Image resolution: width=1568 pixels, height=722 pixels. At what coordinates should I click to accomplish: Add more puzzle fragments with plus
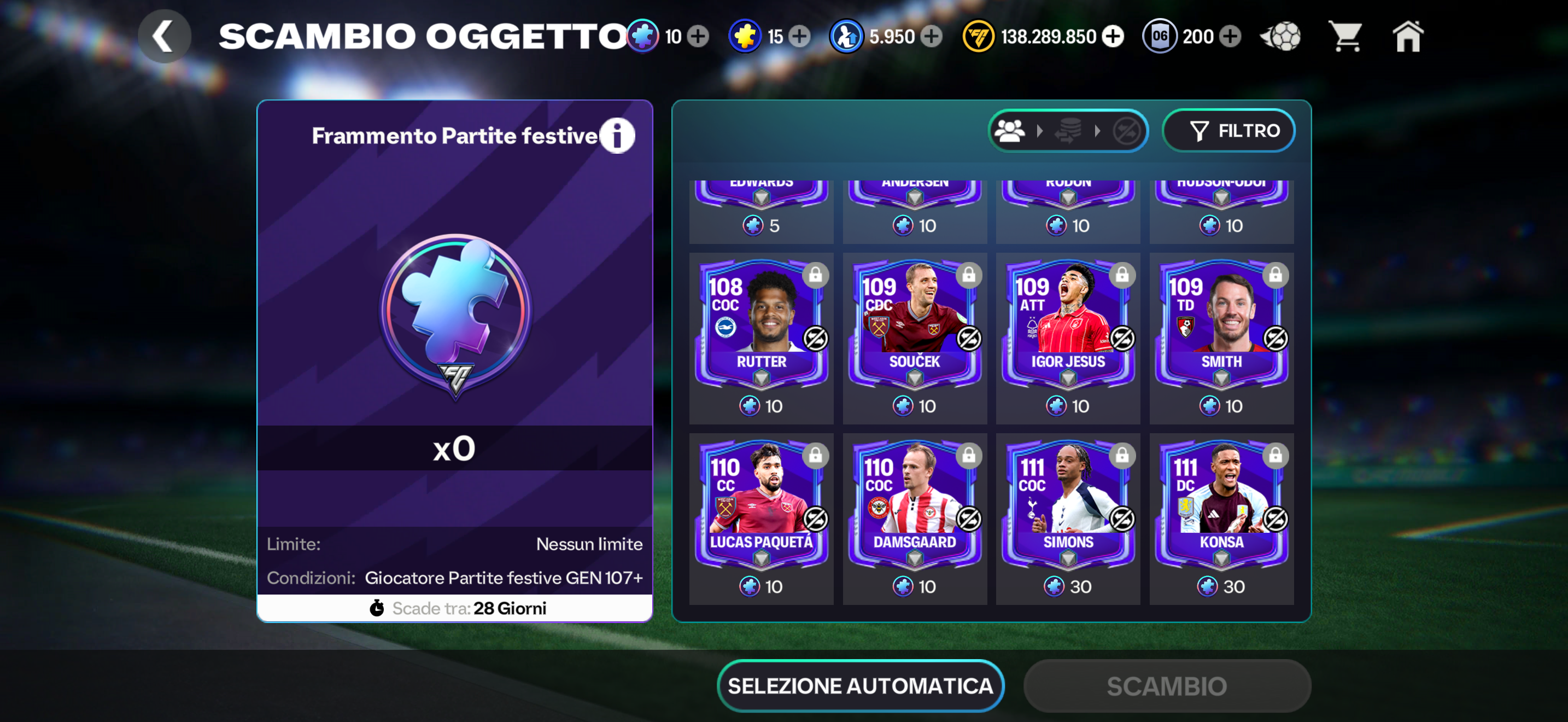click(x=698, y=37)
